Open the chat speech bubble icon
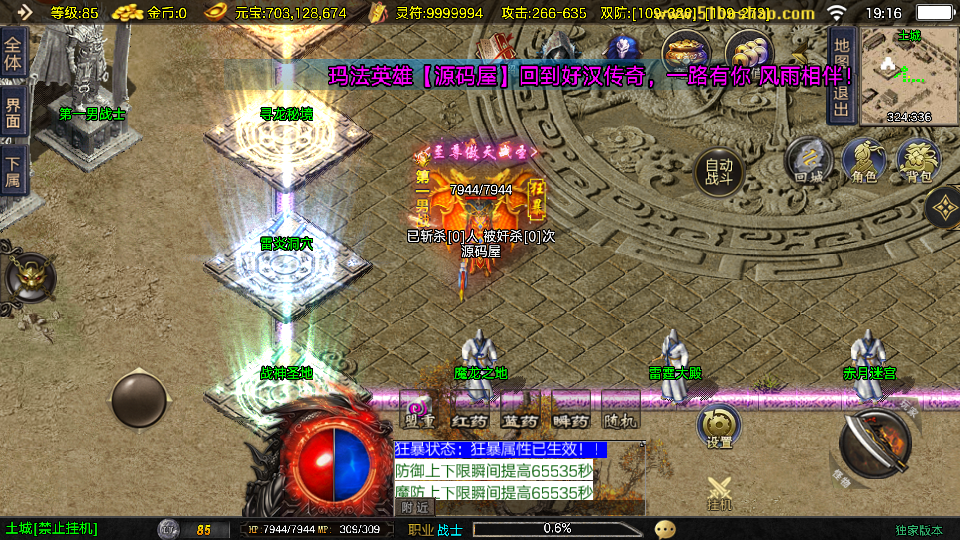Viewport: 960px width, 540px height. [665, 529]
